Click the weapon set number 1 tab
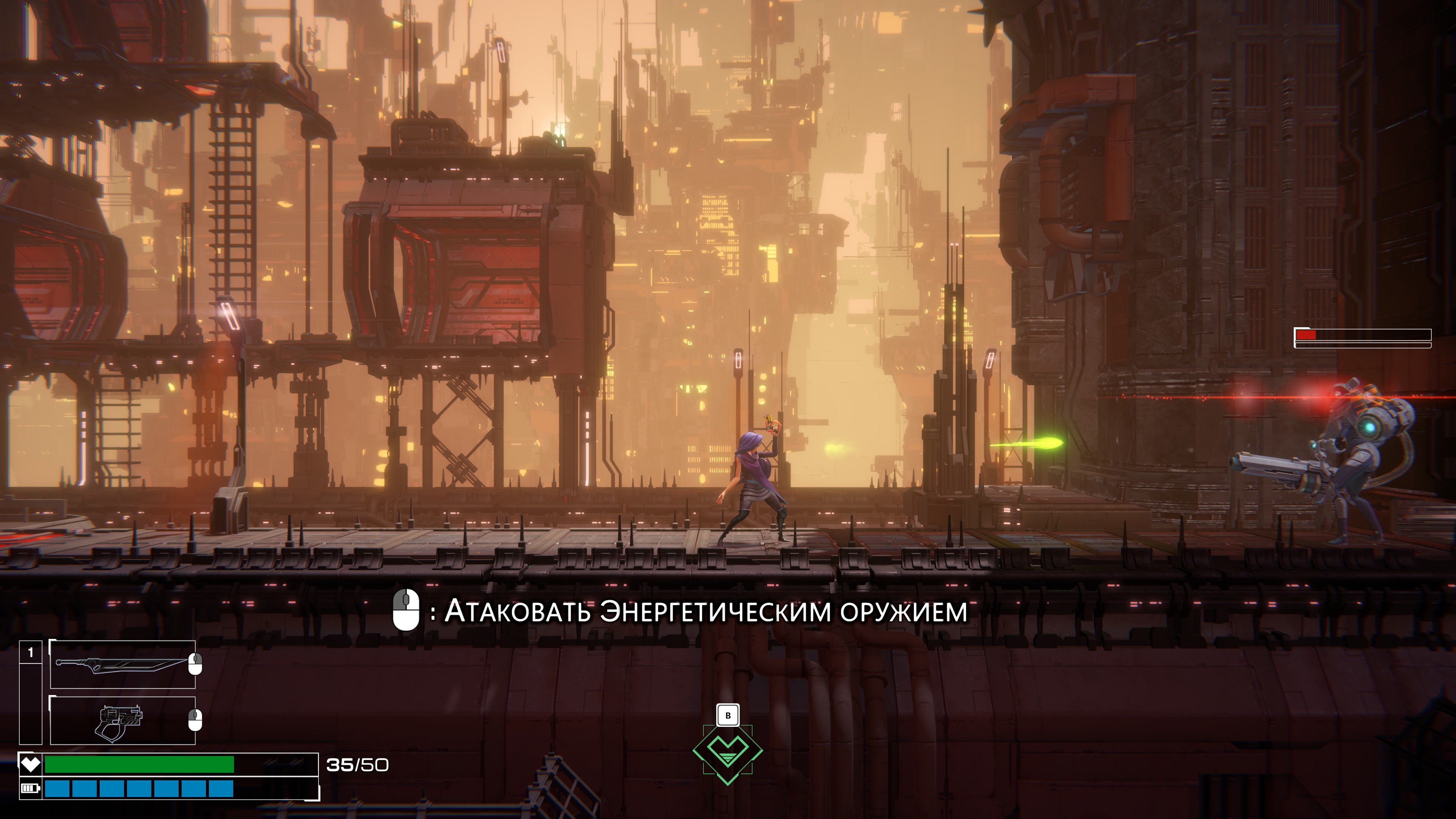Image resolution: width=1456 pixels, height=819 pixels. (x=30, y=653)
